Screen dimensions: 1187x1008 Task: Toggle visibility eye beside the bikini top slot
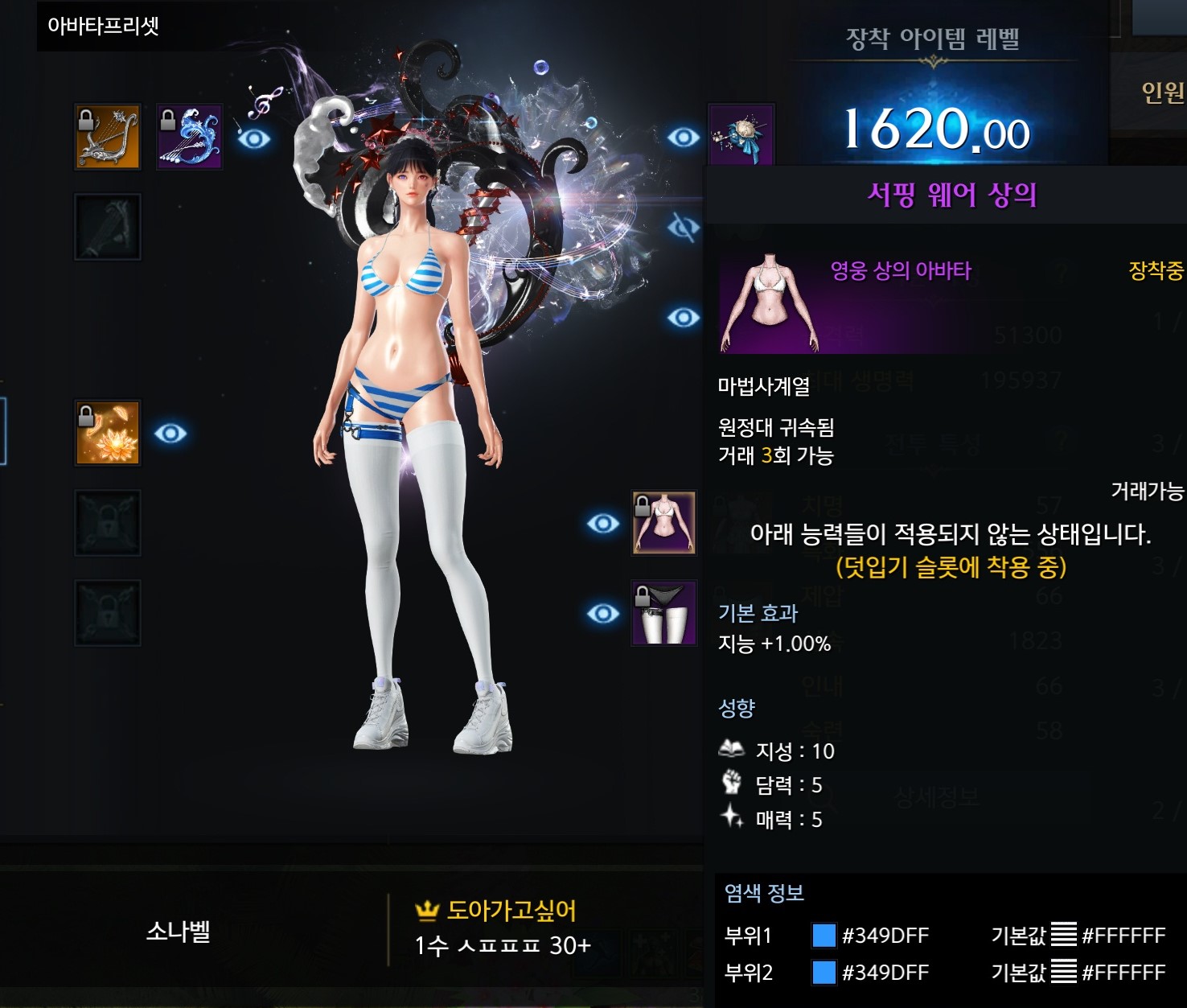tap(602, 524)
